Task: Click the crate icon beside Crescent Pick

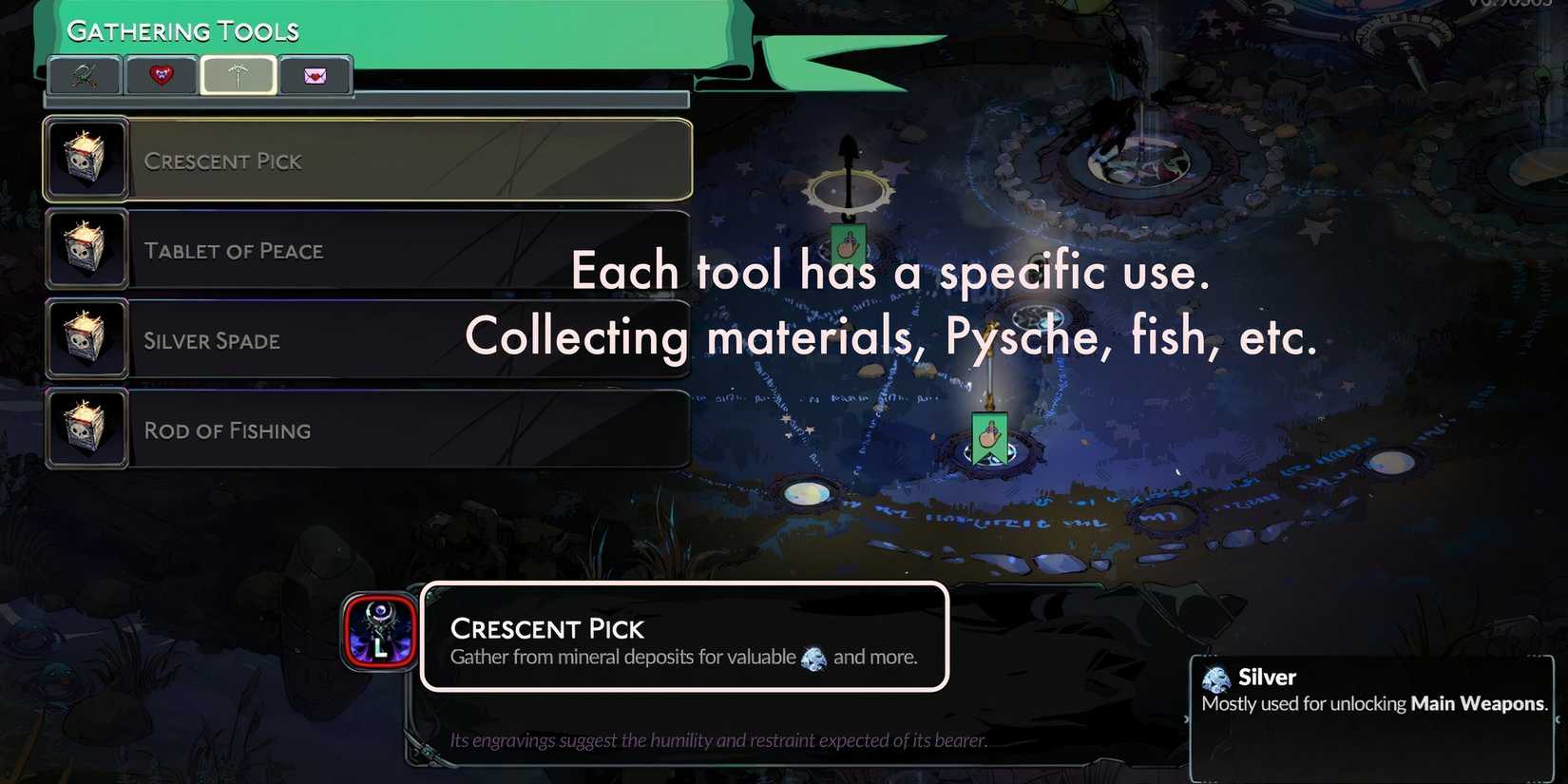Action: pyautogui.click(x=86, y=159)
